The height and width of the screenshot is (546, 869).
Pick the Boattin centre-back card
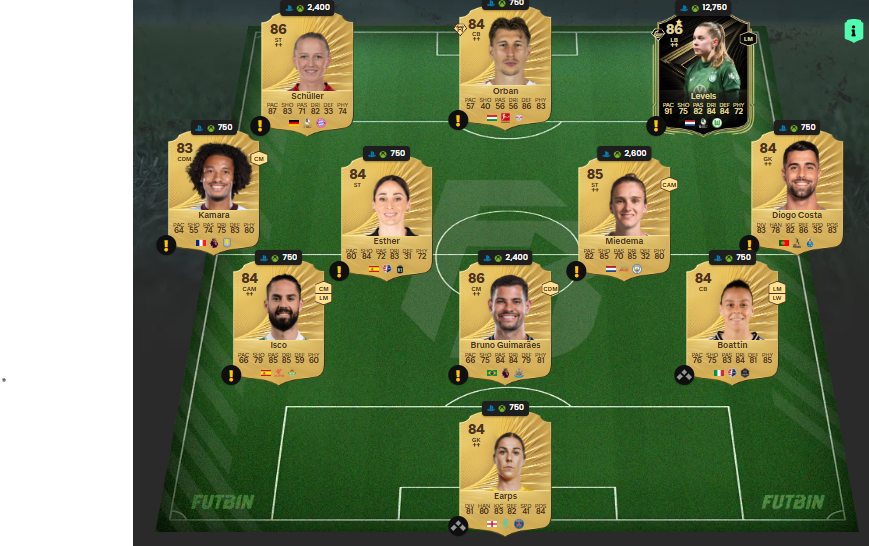(732, 320)
